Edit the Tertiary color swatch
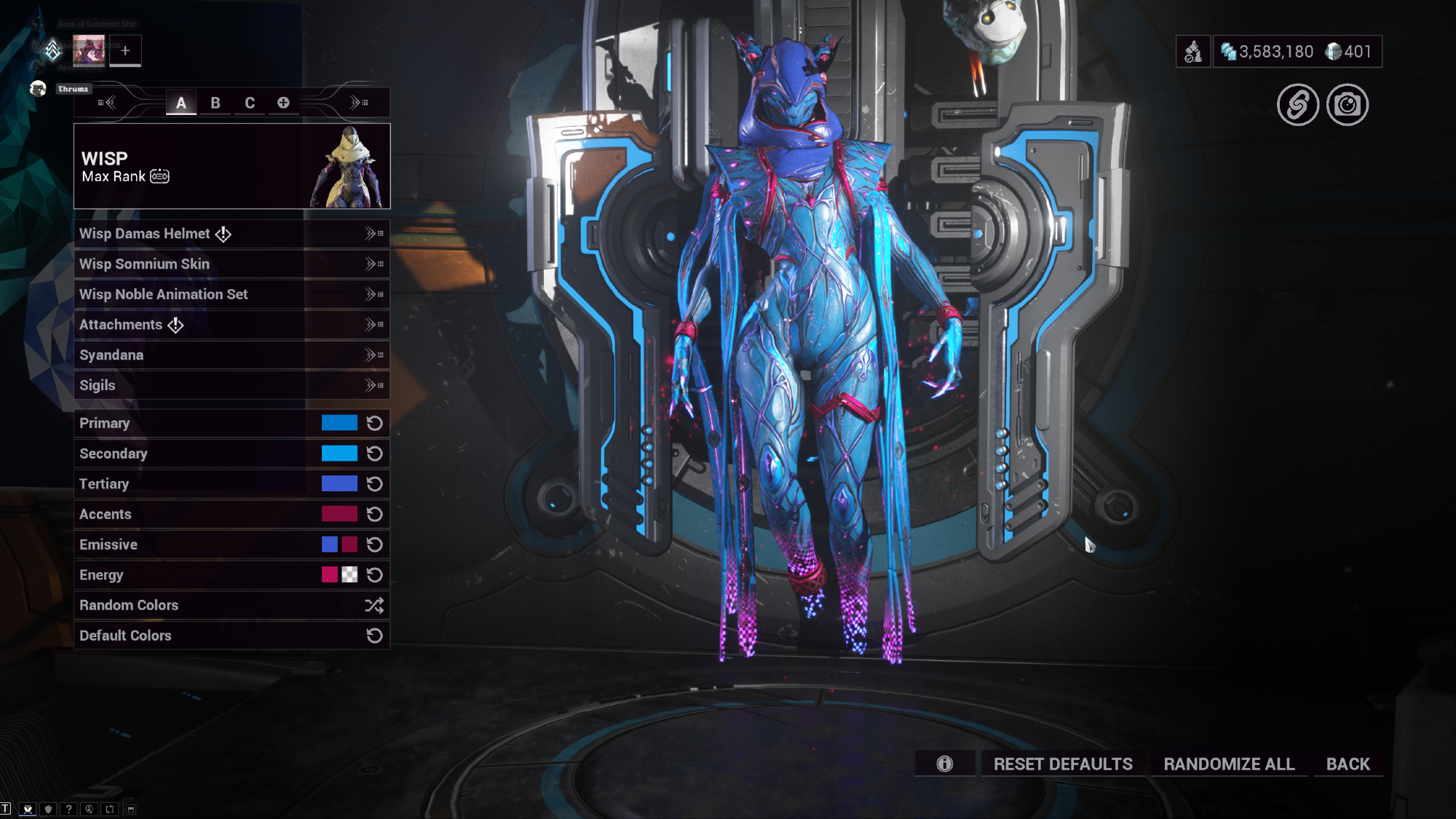Screen dimensions: 1456x819 click(339, 484)
